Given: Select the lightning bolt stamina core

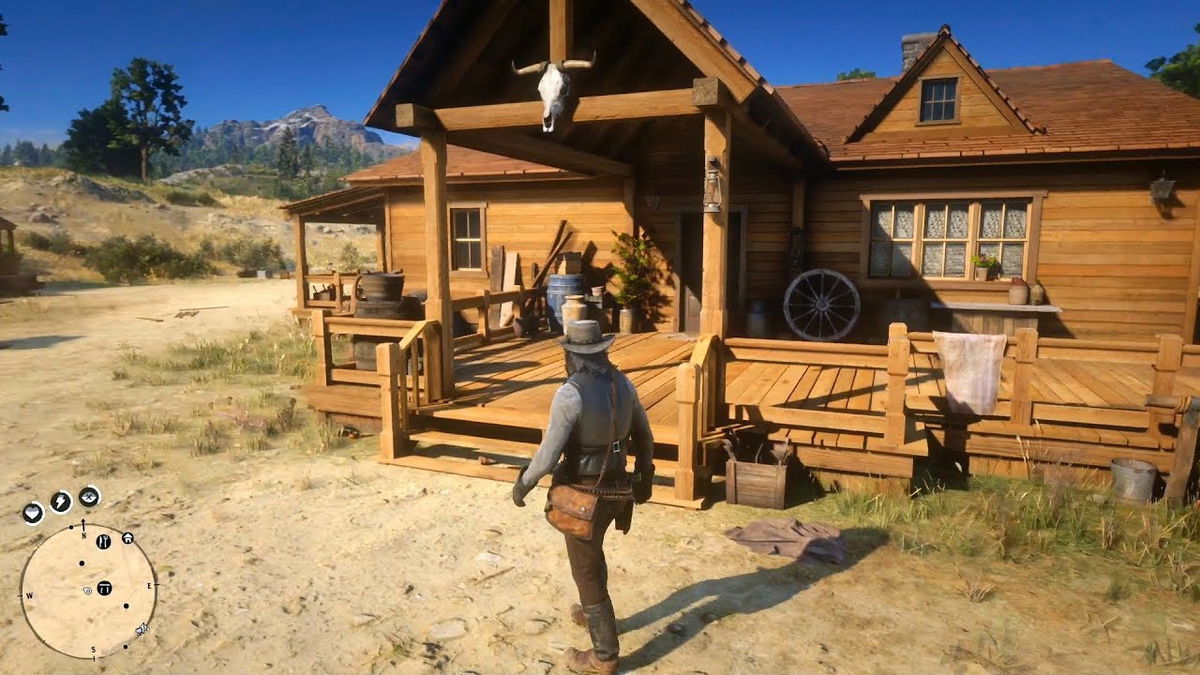Looking at the screenshot, I should click(61, 502).
